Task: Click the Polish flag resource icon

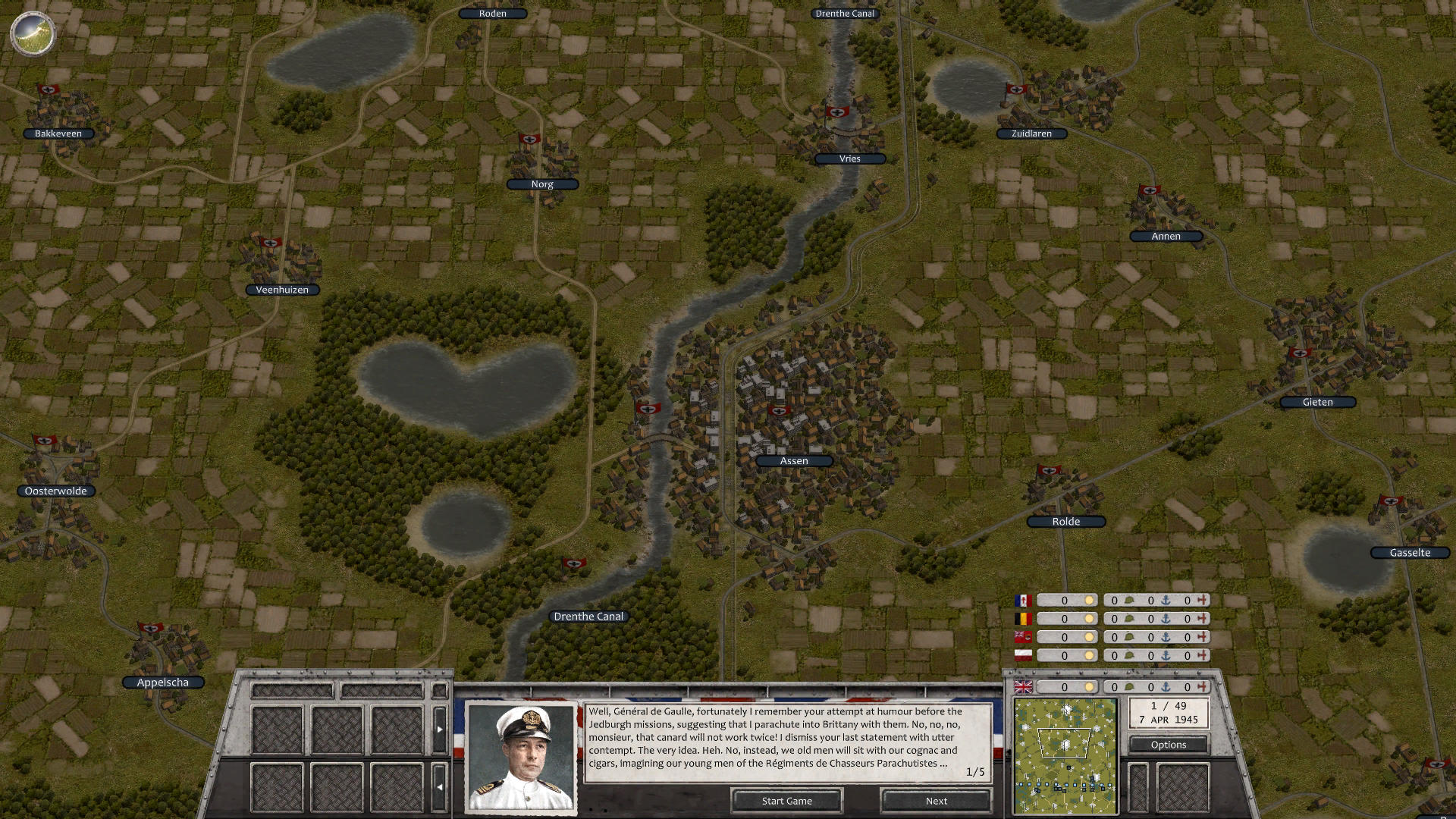Action: 1023,655
